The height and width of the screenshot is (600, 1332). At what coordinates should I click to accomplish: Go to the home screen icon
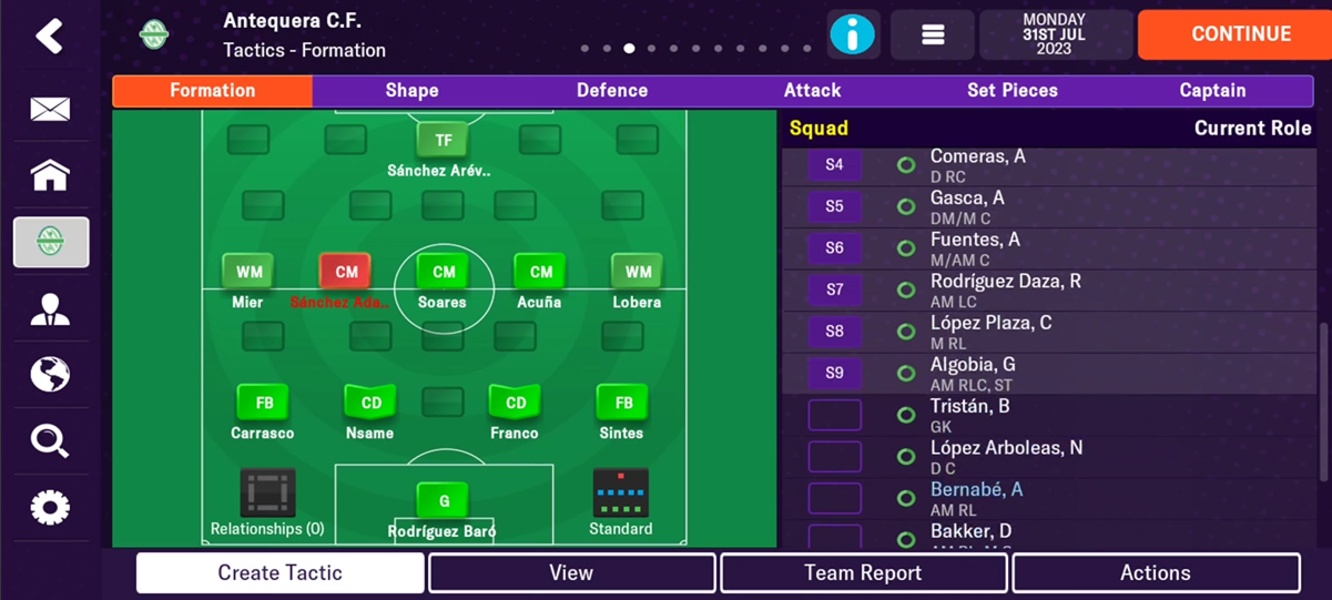pyautogui.click(x=50, y=175)
